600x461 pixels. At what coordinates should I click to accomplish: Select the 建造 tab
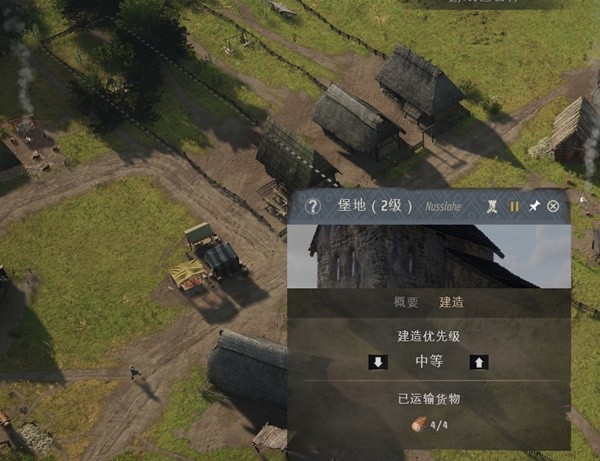tap(451, 302)
